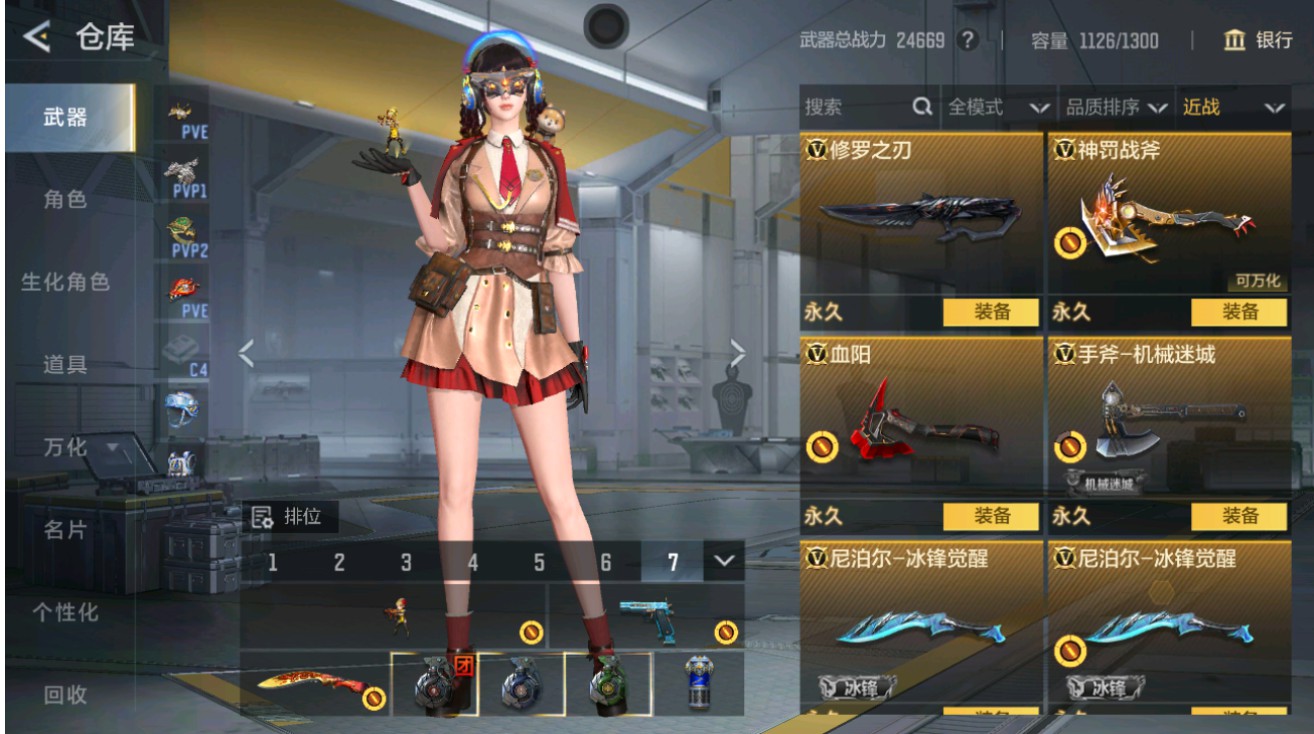The height and width of the screenshot is (734, 1314).
Task: Select loadout slot 3
Action: (406, 563)
